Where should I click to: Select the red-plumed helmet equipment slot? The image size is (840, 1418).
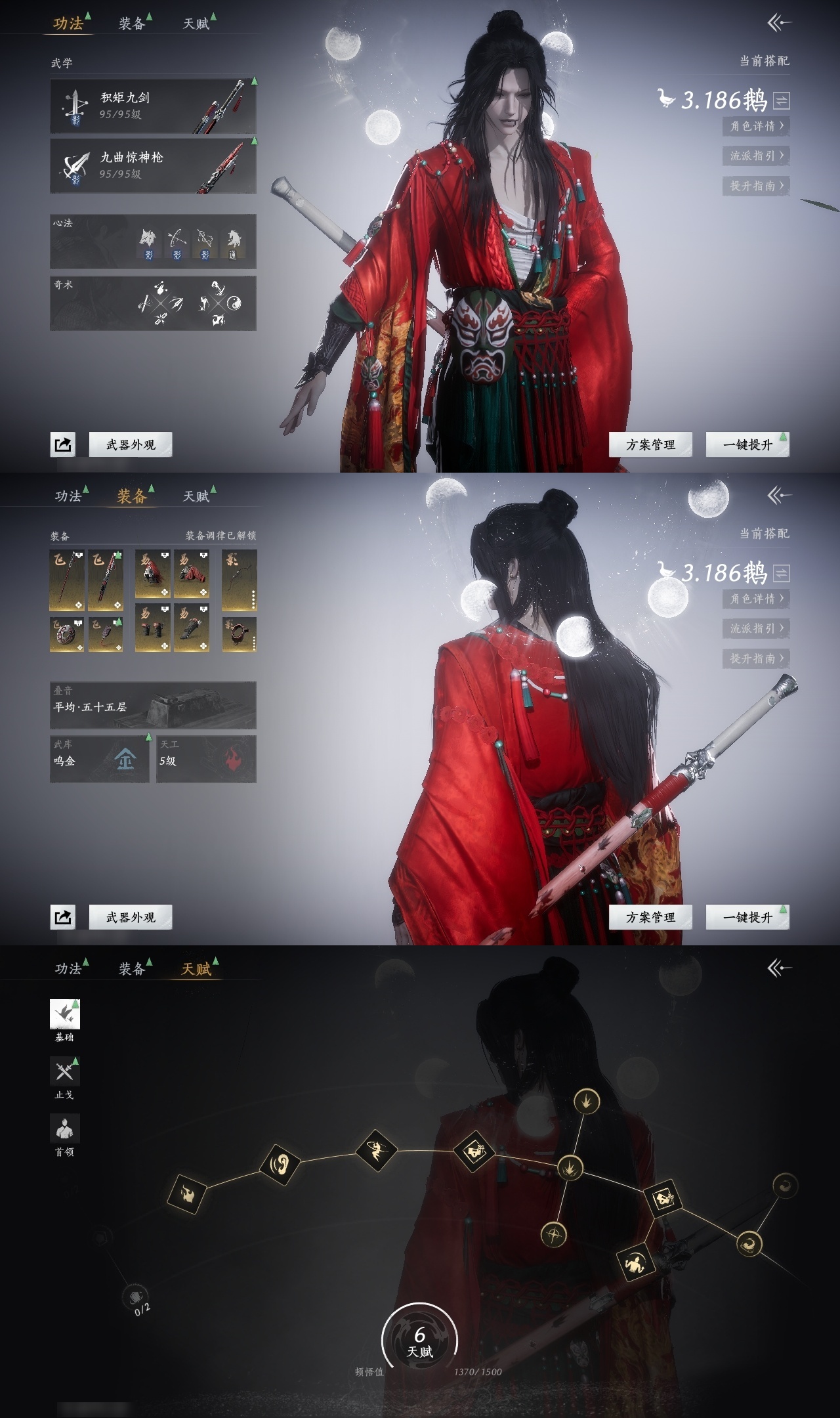(x=153, y=574)
